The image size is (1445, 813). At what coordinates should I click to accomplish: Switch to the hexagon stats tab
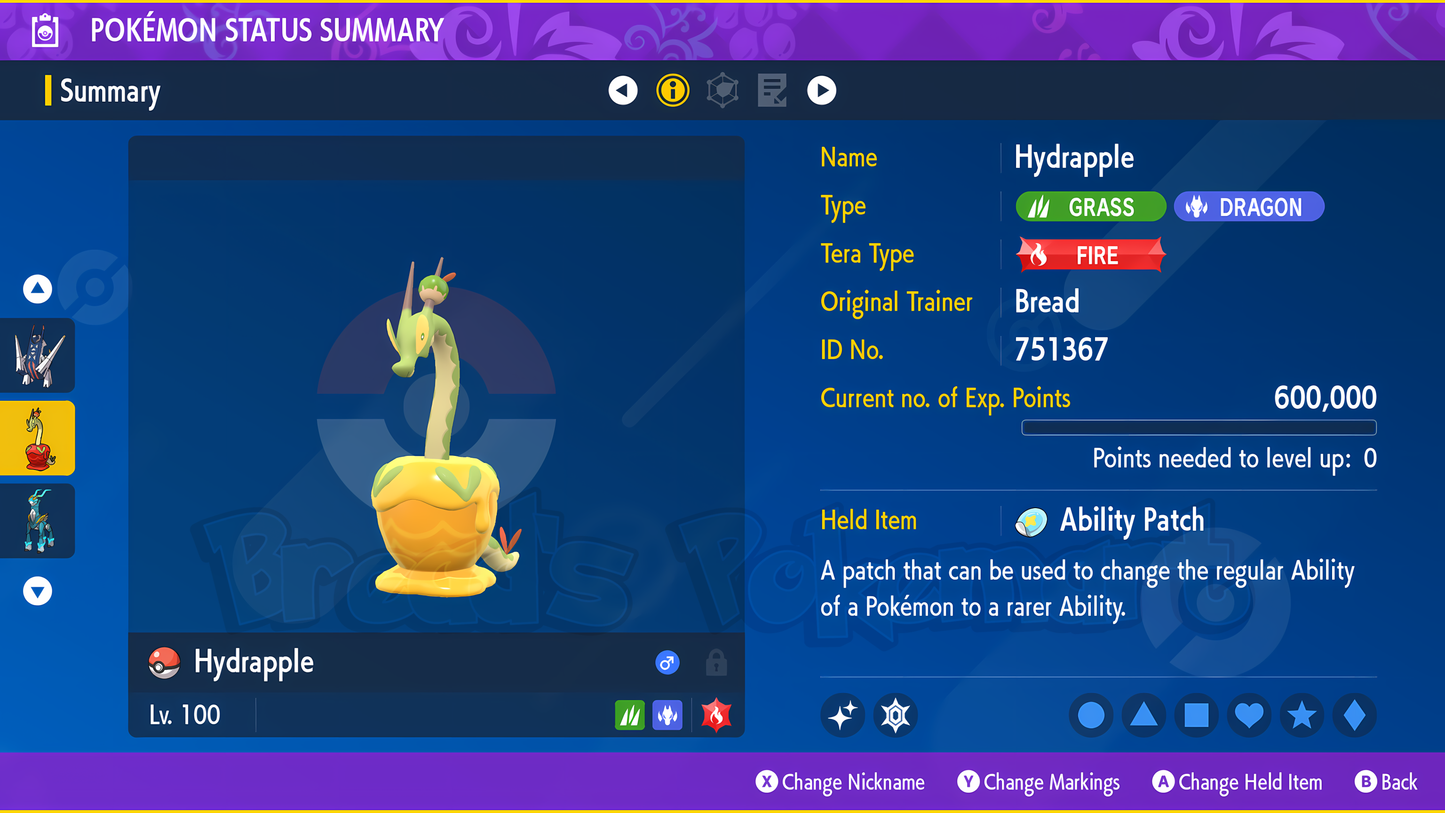[722, 91]
